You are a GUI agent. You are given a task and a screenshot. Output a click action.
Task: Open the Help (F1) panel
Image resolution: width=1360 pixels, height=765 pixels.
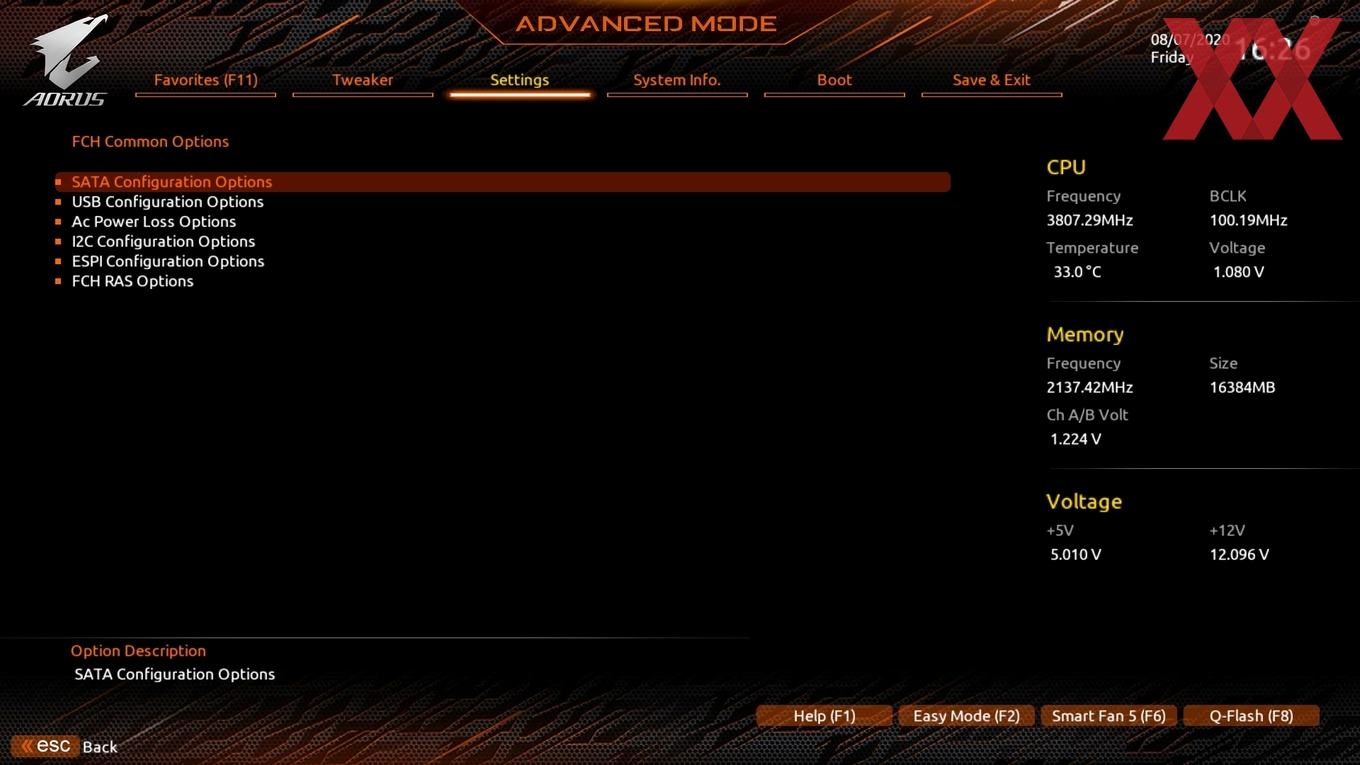point(824,715)
